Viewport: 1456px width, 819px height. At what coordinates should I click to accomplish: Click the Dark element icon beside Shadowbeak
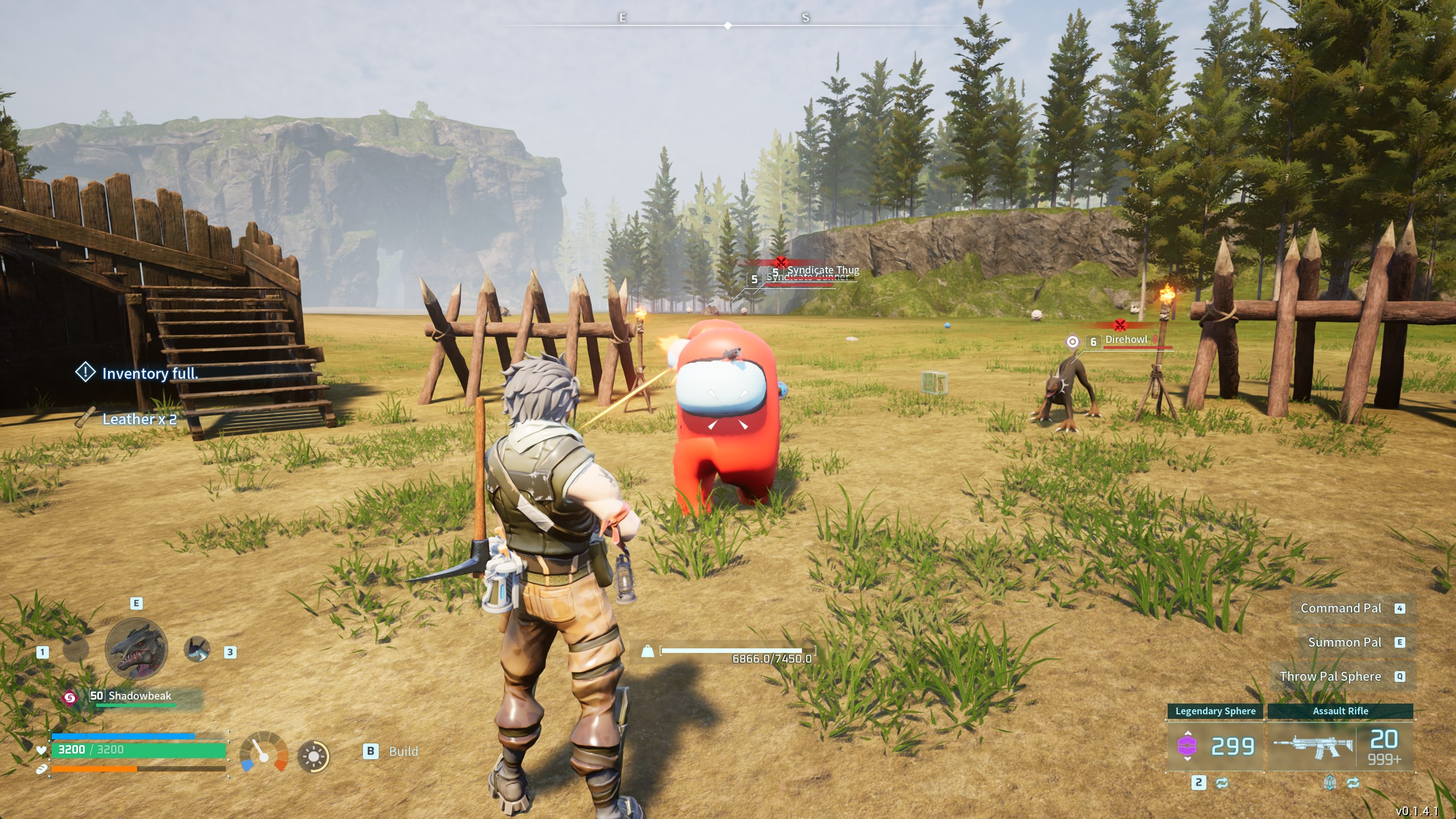[x=70, y=699]
